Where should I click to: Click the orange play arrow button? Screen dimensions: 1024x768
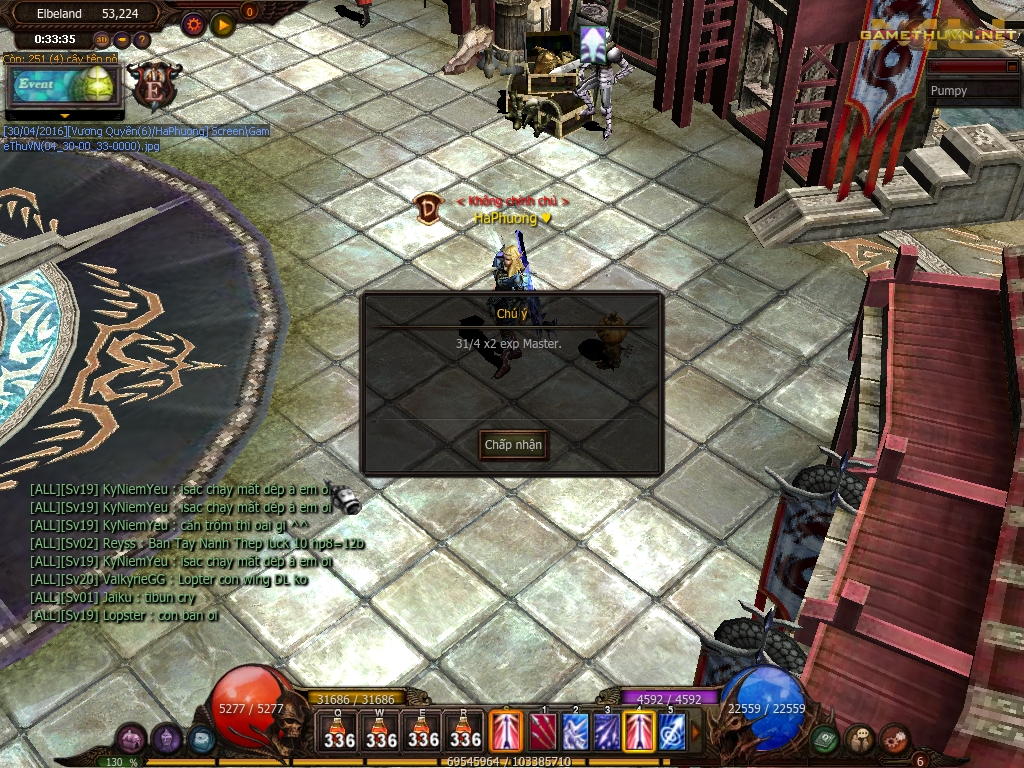(222, 25)
